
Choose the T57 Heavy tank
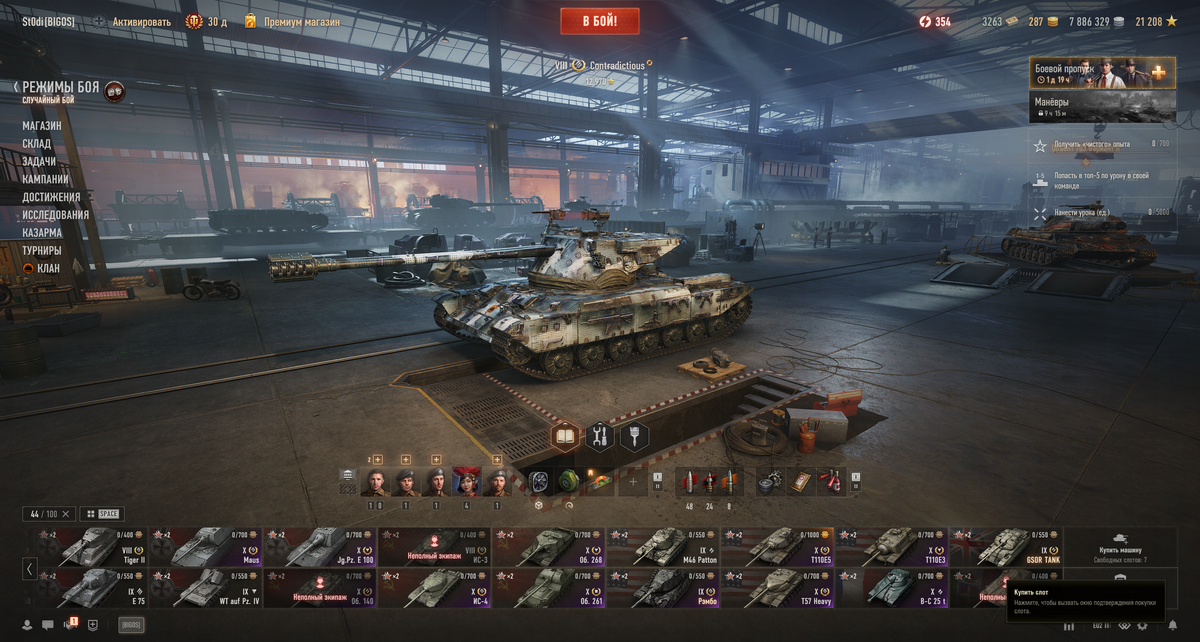click(778, 588)
